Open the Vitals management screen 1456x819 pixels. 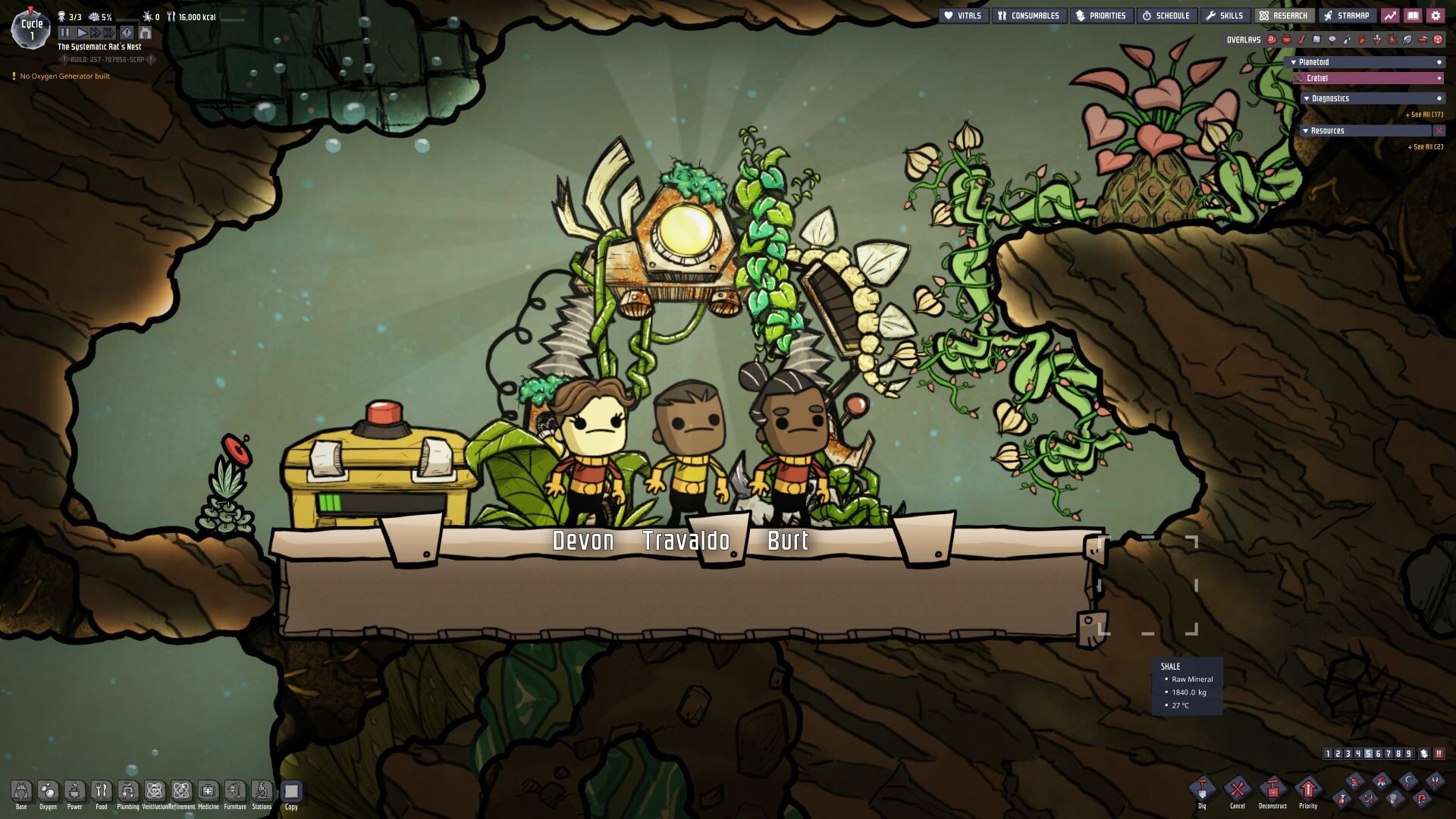click(963, 16)
